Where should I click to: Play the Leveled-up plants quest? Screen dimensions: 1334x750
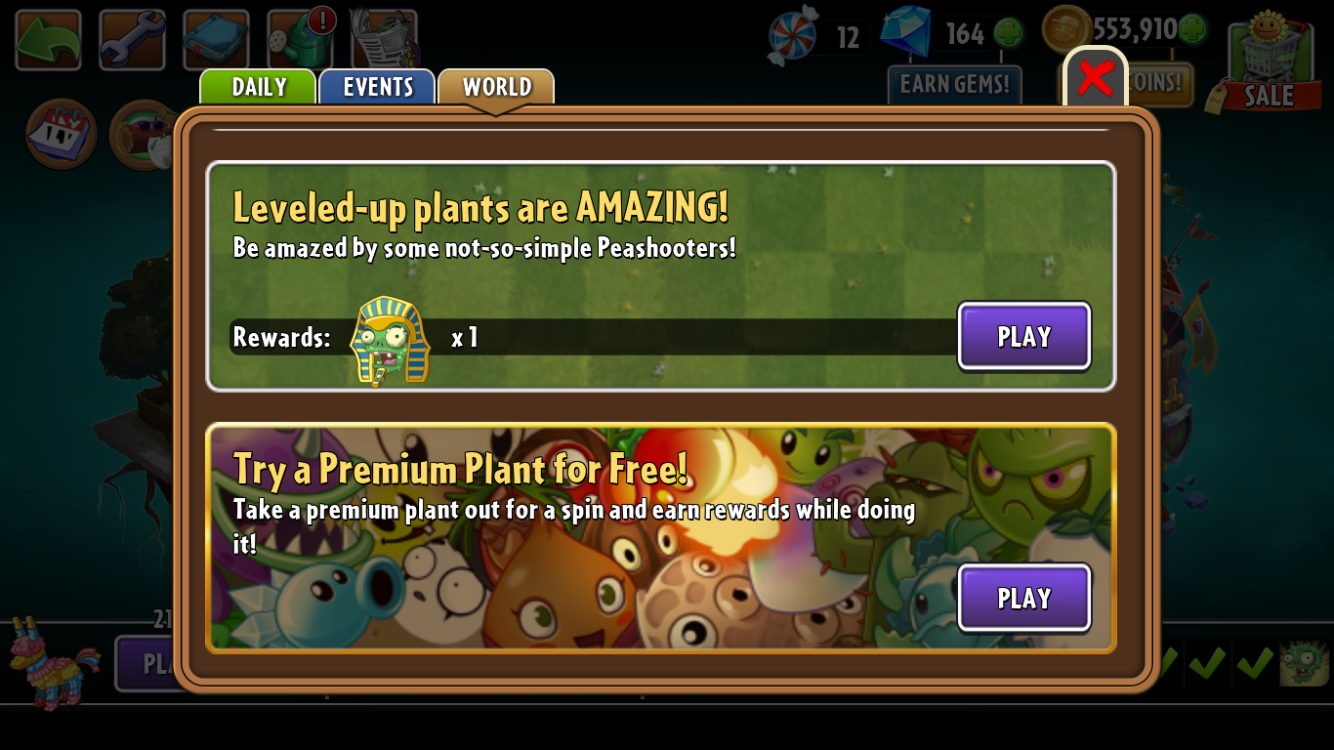(1024, 337)
